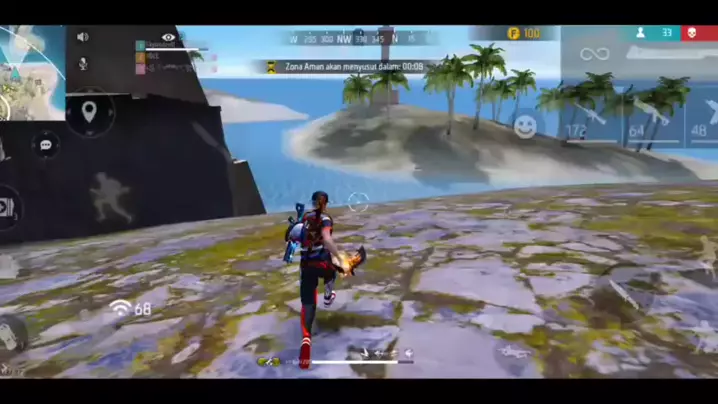Tap the location pin marker button
The height and width of the screenshot is (404, 718).
pos(89,111)
